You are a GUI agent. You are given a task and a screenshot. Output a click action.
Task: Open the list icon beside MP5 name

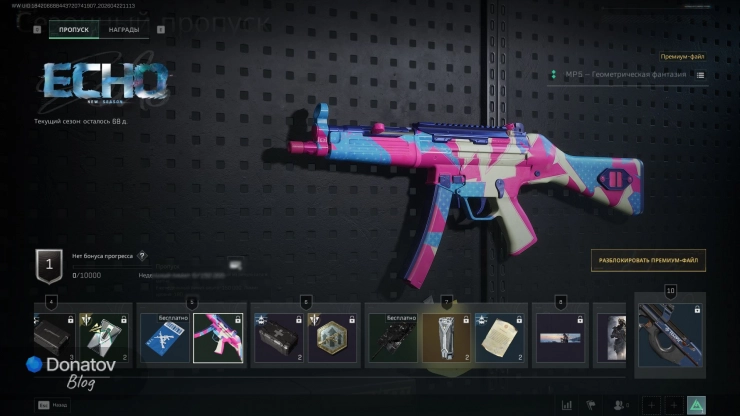700,75
